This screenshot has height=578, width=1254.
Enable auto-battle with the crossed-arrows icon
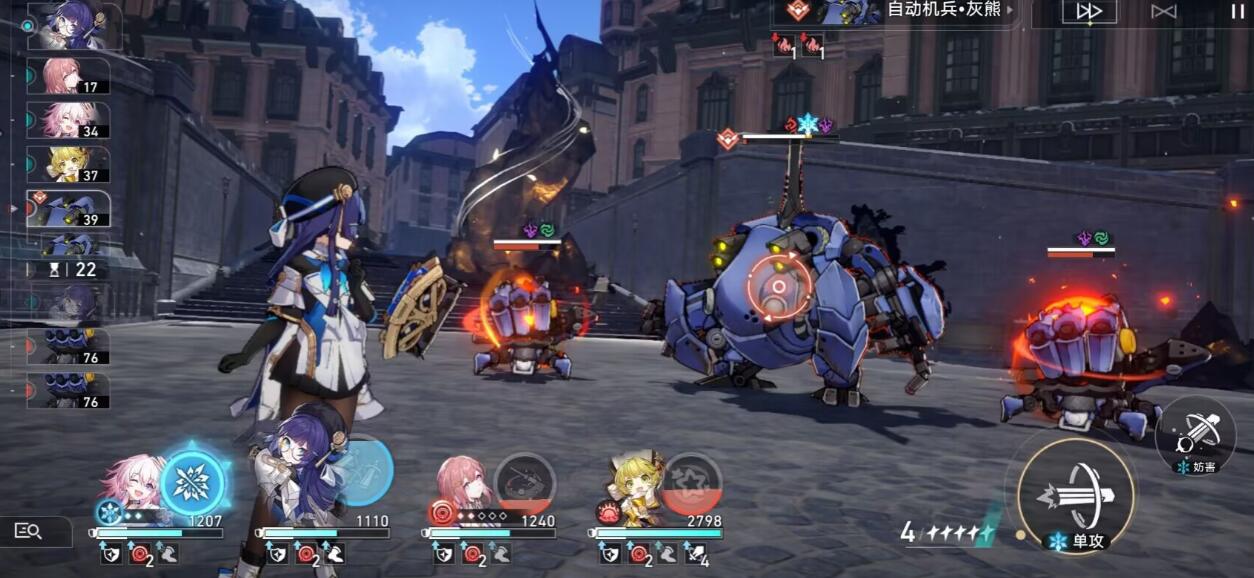1163,11
